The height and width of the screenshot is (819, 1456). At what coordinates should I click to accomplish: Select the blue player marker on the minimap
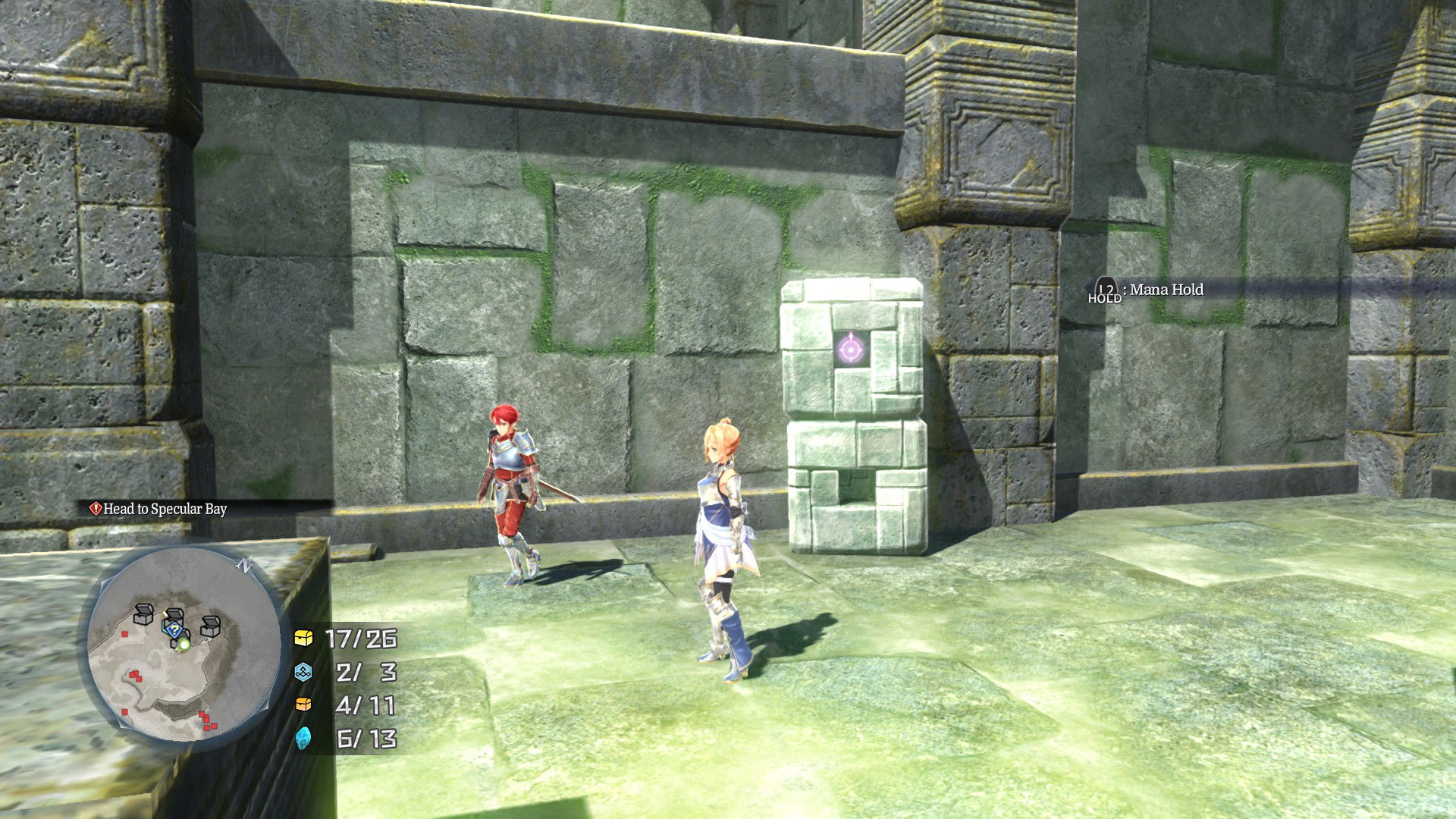[x=174, y=629]
